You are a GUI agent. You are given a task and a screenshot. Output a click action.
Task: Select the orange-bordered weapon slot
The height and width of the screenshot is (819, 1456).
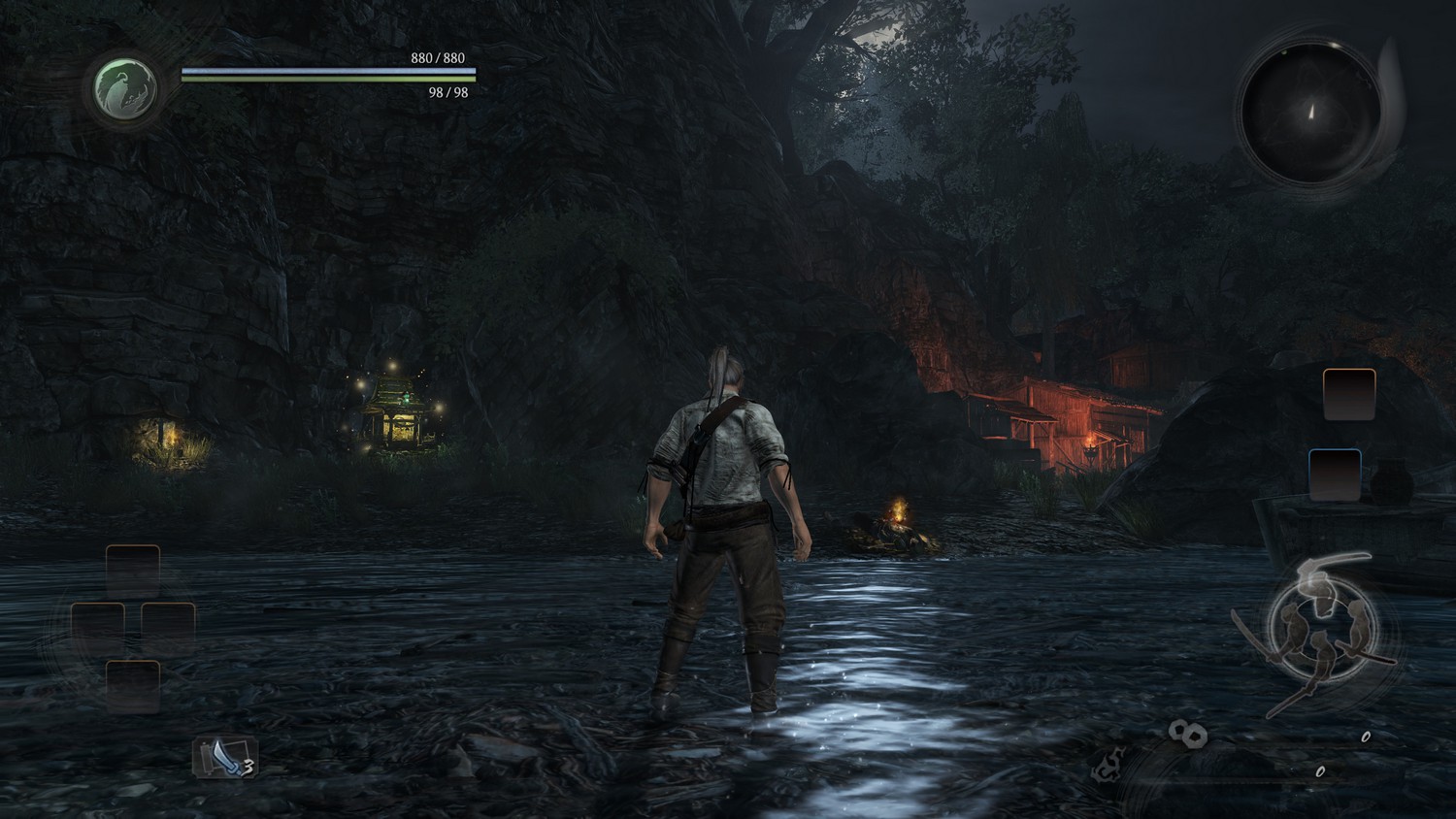tap(1349, 394)
